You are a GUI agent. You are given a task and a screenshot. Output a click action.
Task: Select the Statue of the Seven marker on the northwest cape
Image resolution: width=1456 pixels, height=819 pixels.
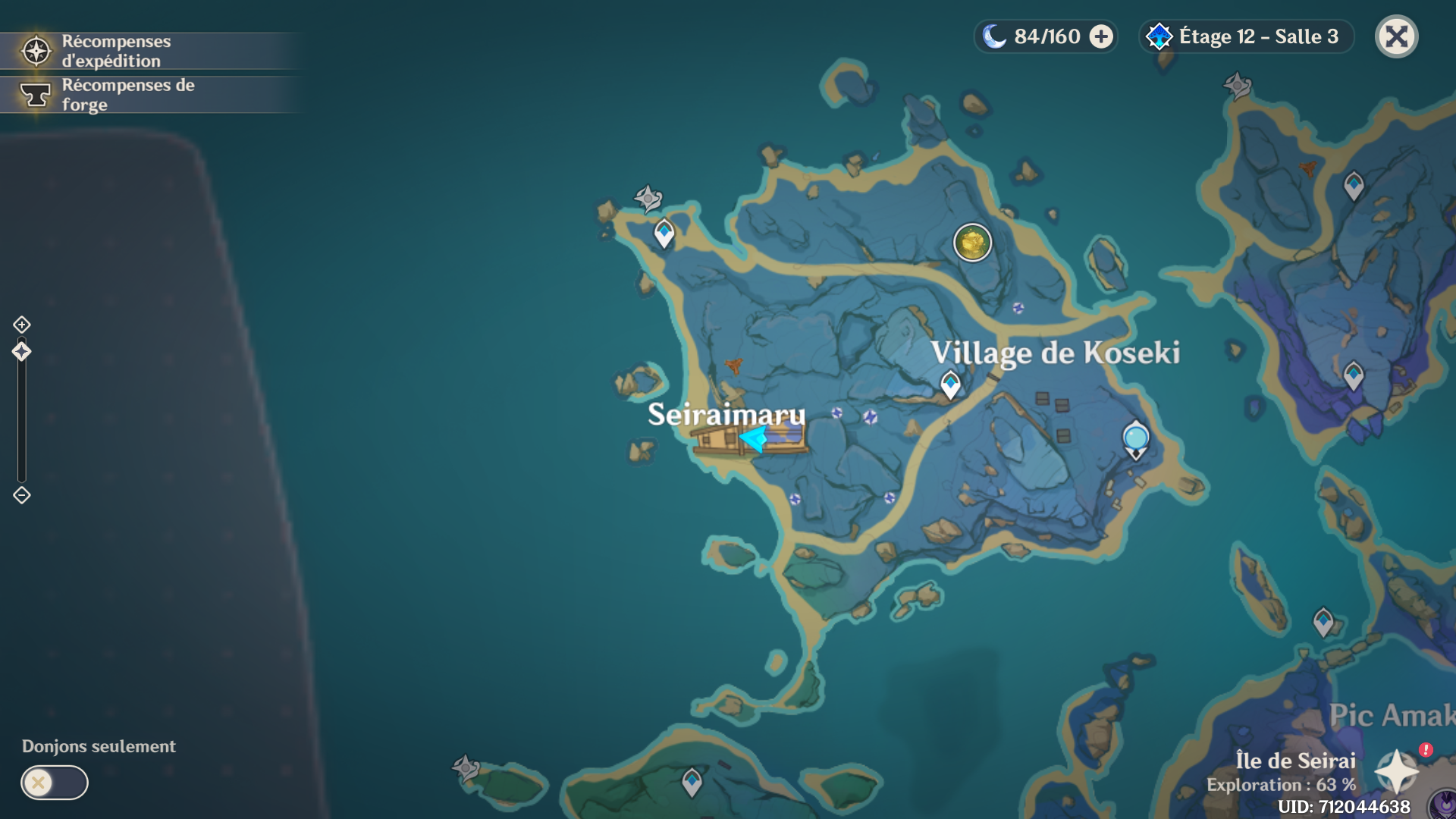tap(648, 199)
